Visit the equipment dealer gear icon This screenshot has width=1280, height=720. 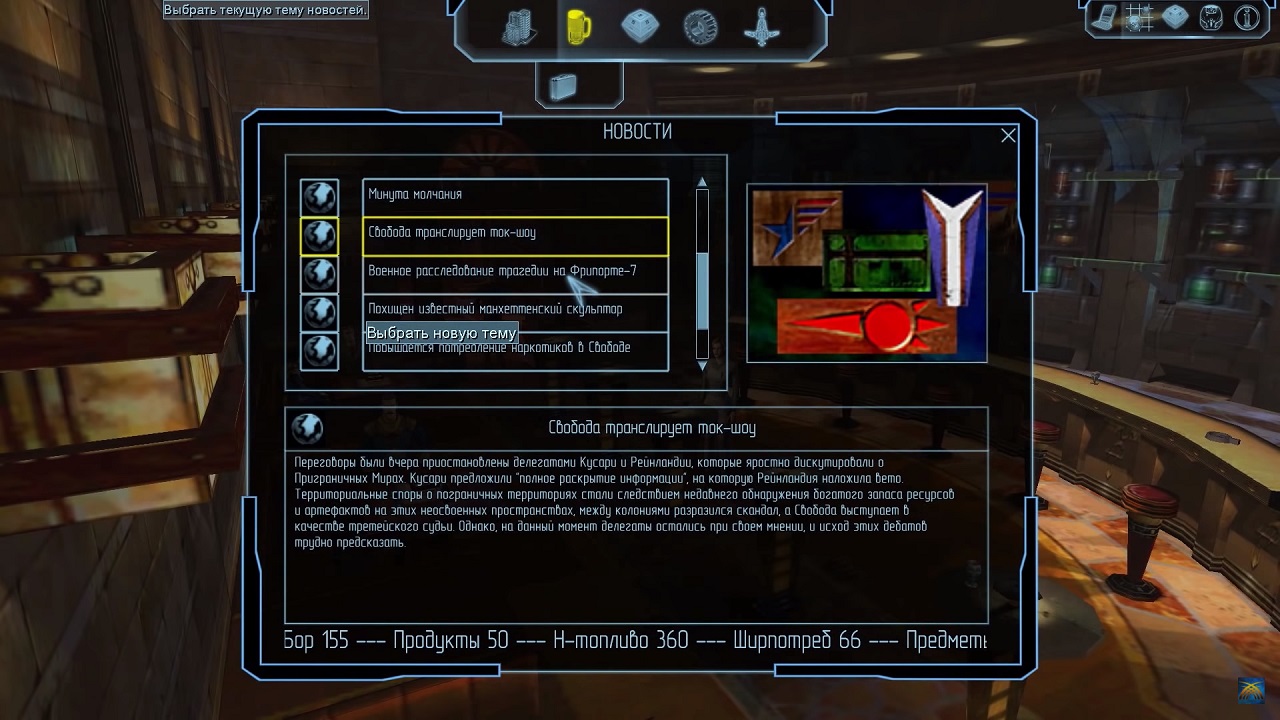[700, 27]
